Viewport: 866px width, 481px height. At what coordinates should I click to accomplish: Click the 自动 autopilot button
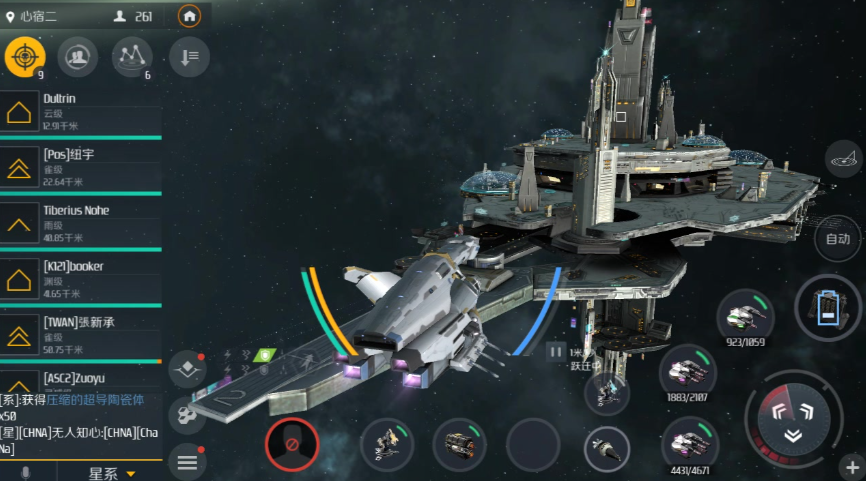838,239
